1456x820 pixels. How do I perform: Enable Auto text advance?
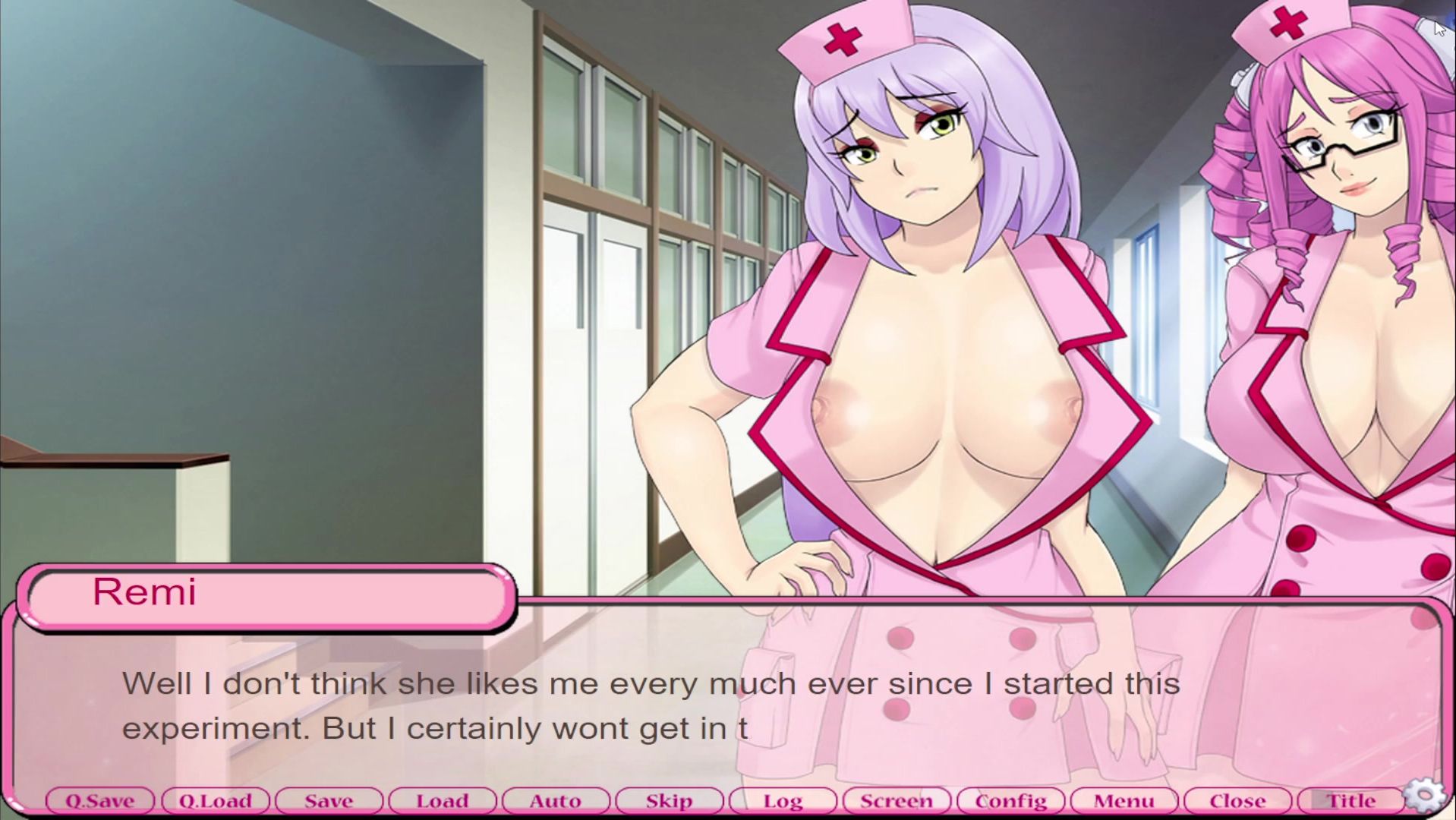(556, 800)
